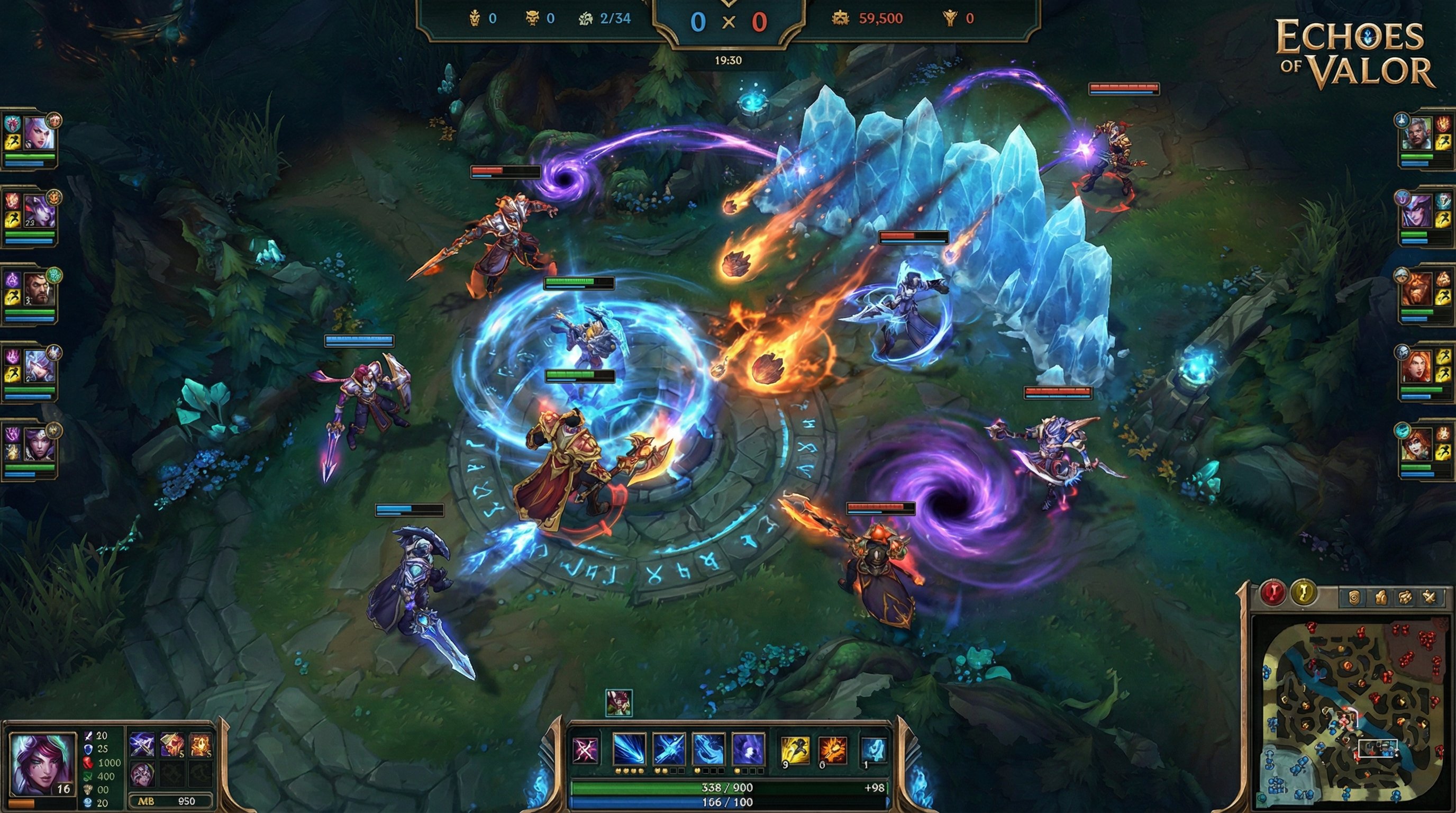Click the champion buff icon above ability bar
The height and width of the screenshot is (813, 1456).
618,703
